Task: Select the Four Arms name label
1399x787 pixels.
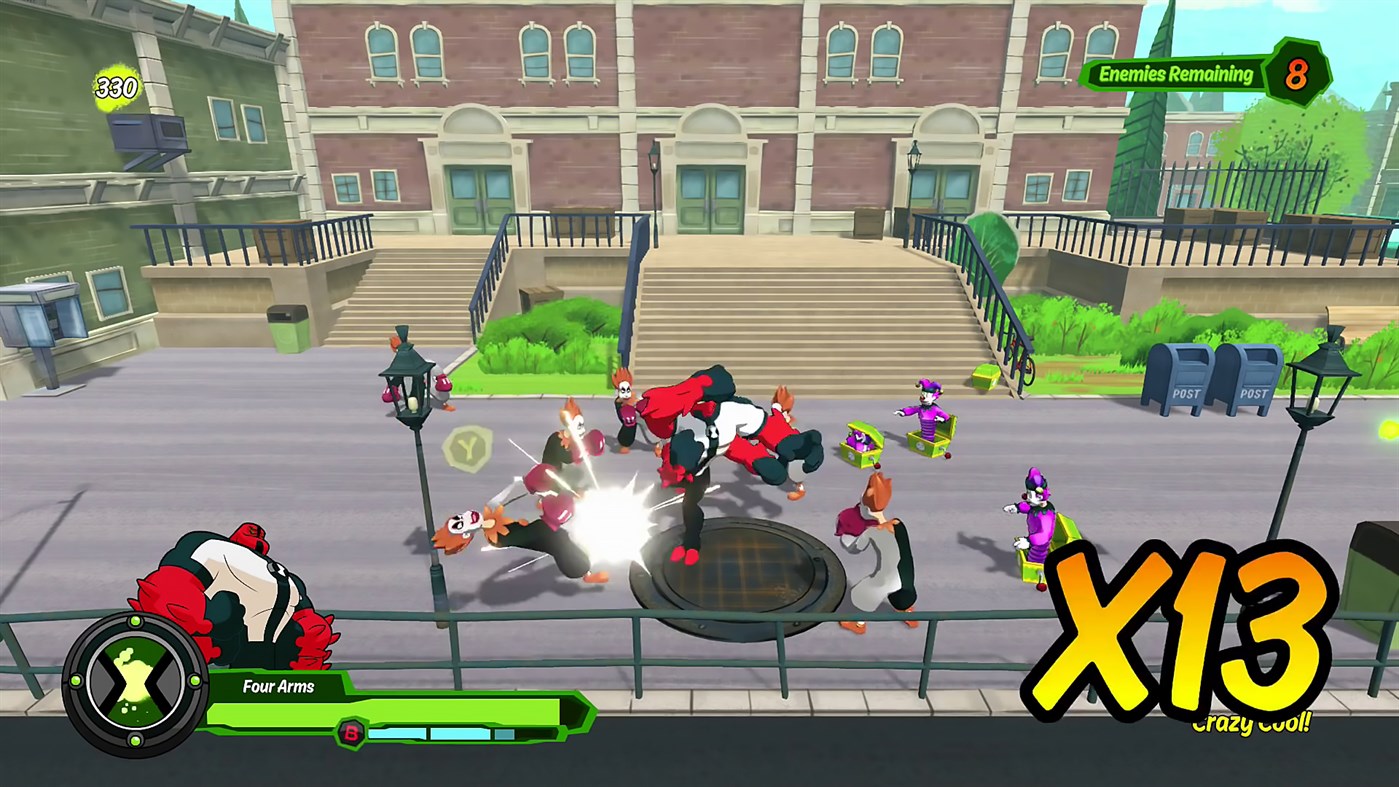Action: click(x=278, y=687)
